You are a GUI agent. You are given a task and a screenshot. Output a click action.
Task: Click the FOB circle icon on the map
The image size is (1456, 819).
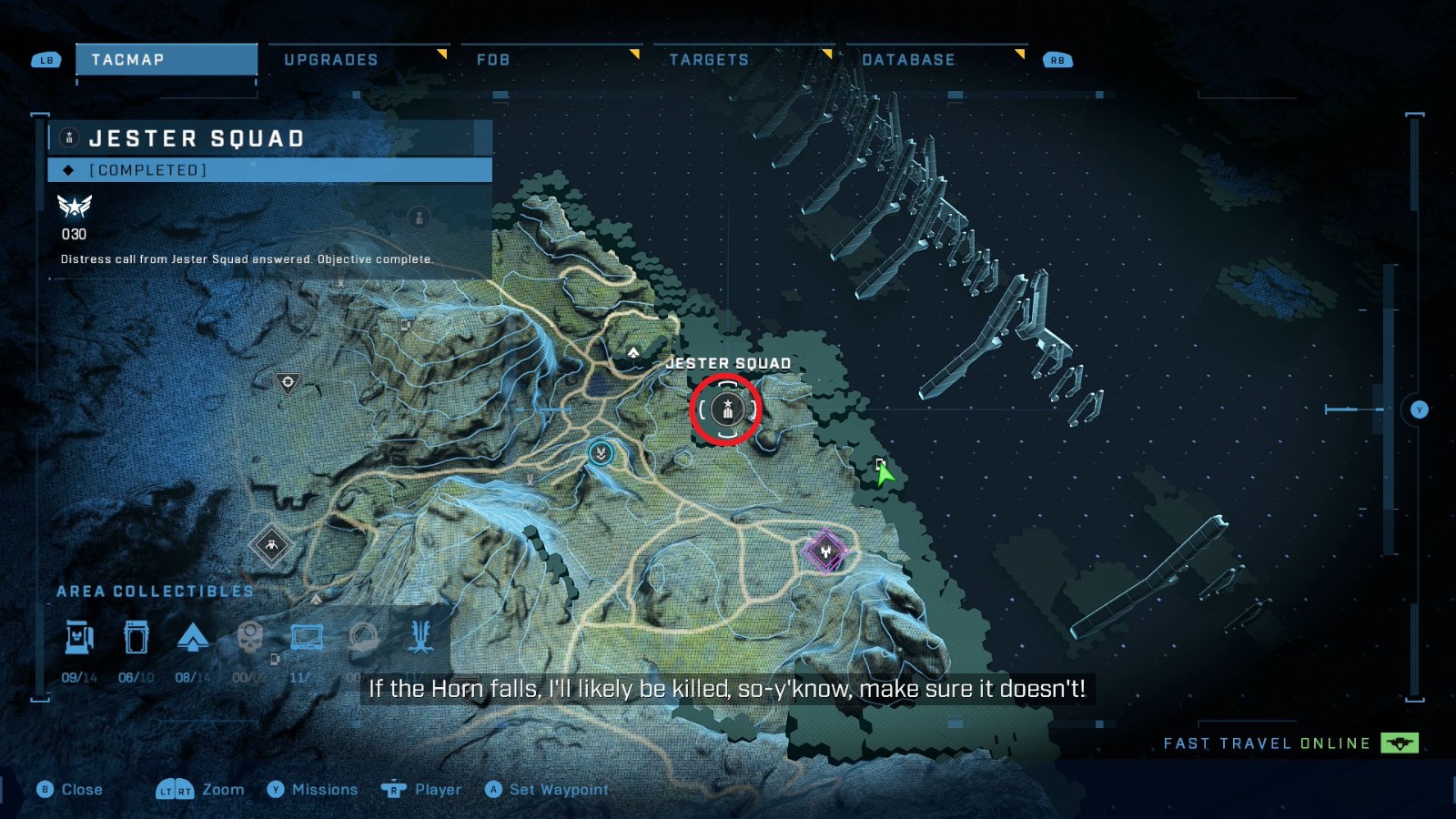(601, 451)
